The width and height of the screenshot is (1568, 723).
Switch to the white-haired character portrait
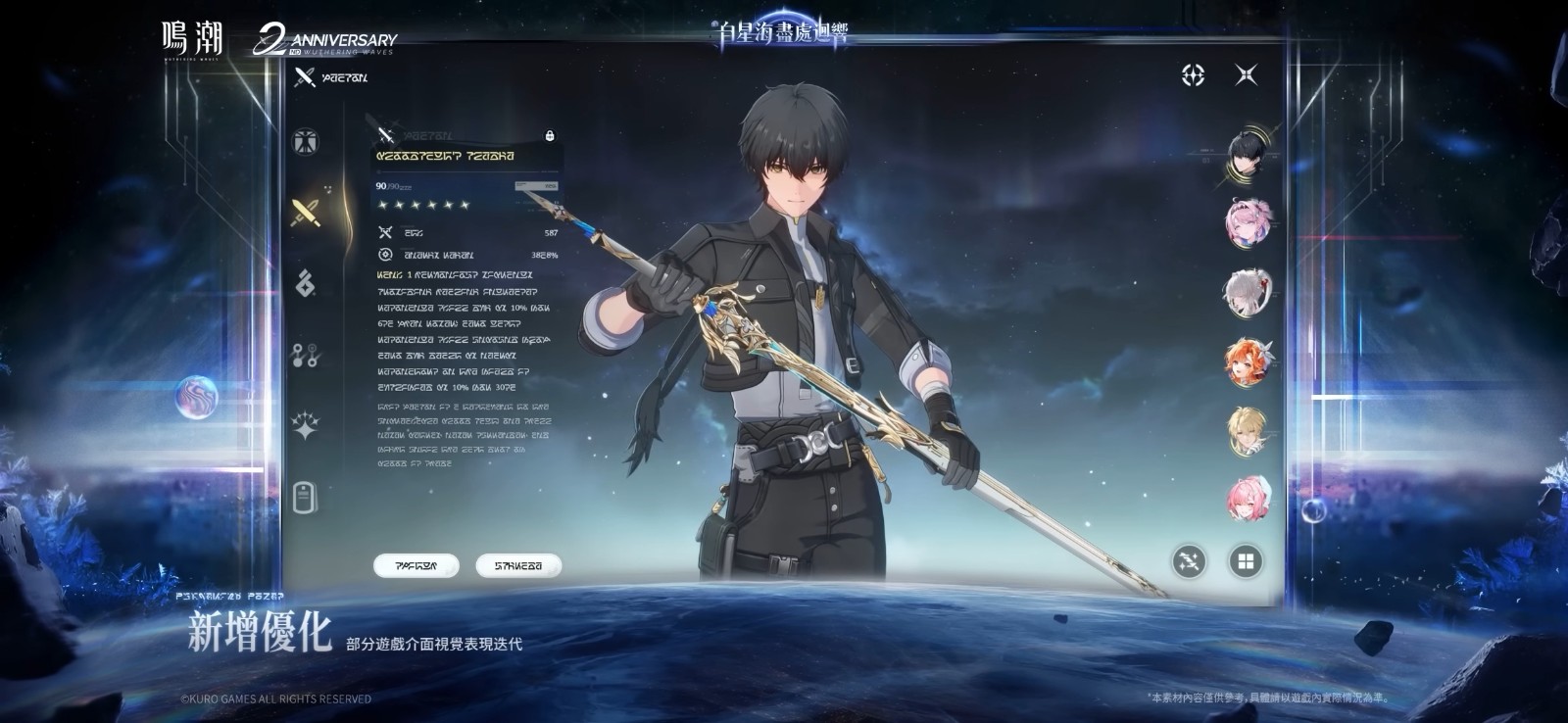tap(1248, 291)
